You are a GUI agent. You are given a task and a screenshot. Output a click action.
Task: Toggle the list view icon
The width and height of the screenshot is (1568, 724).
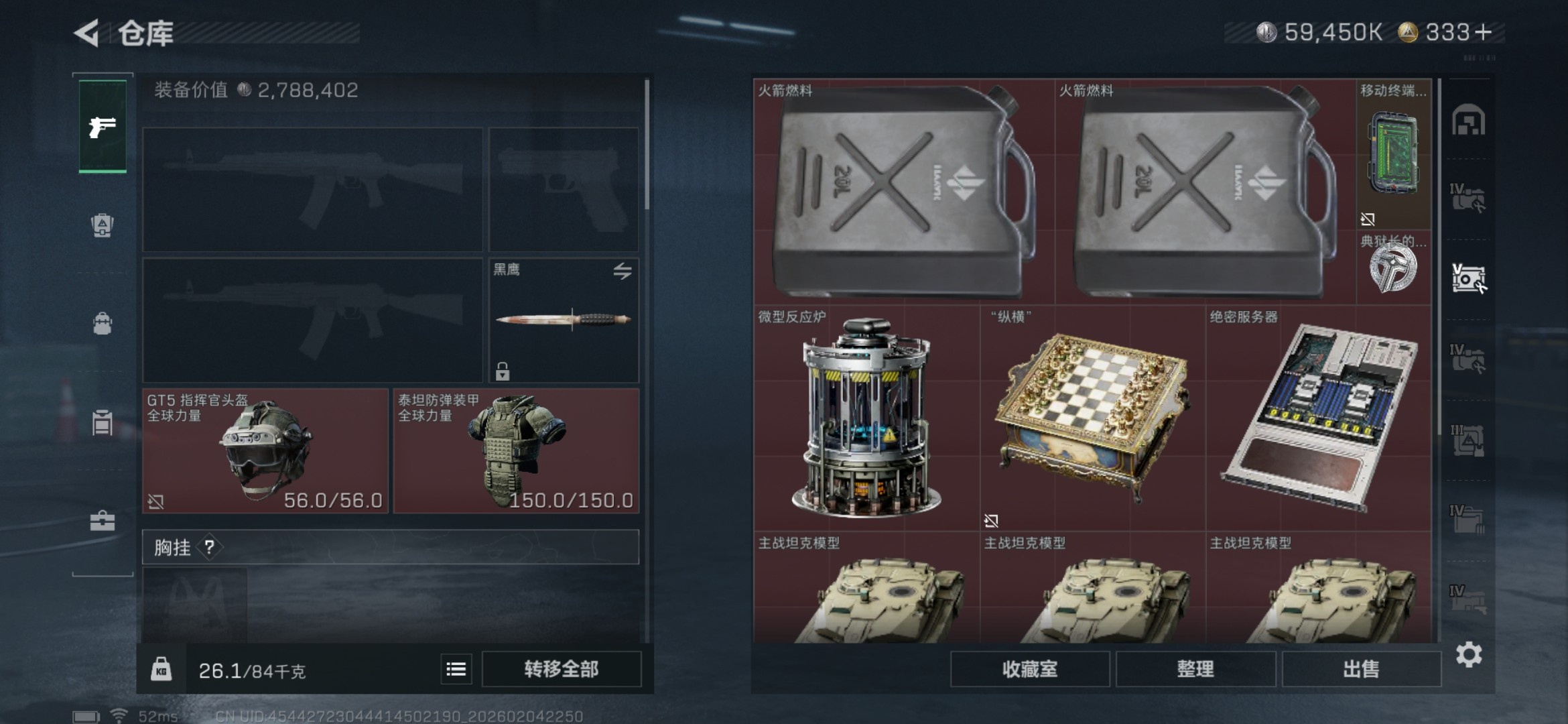pyautogui.click(x=456, y=669)
